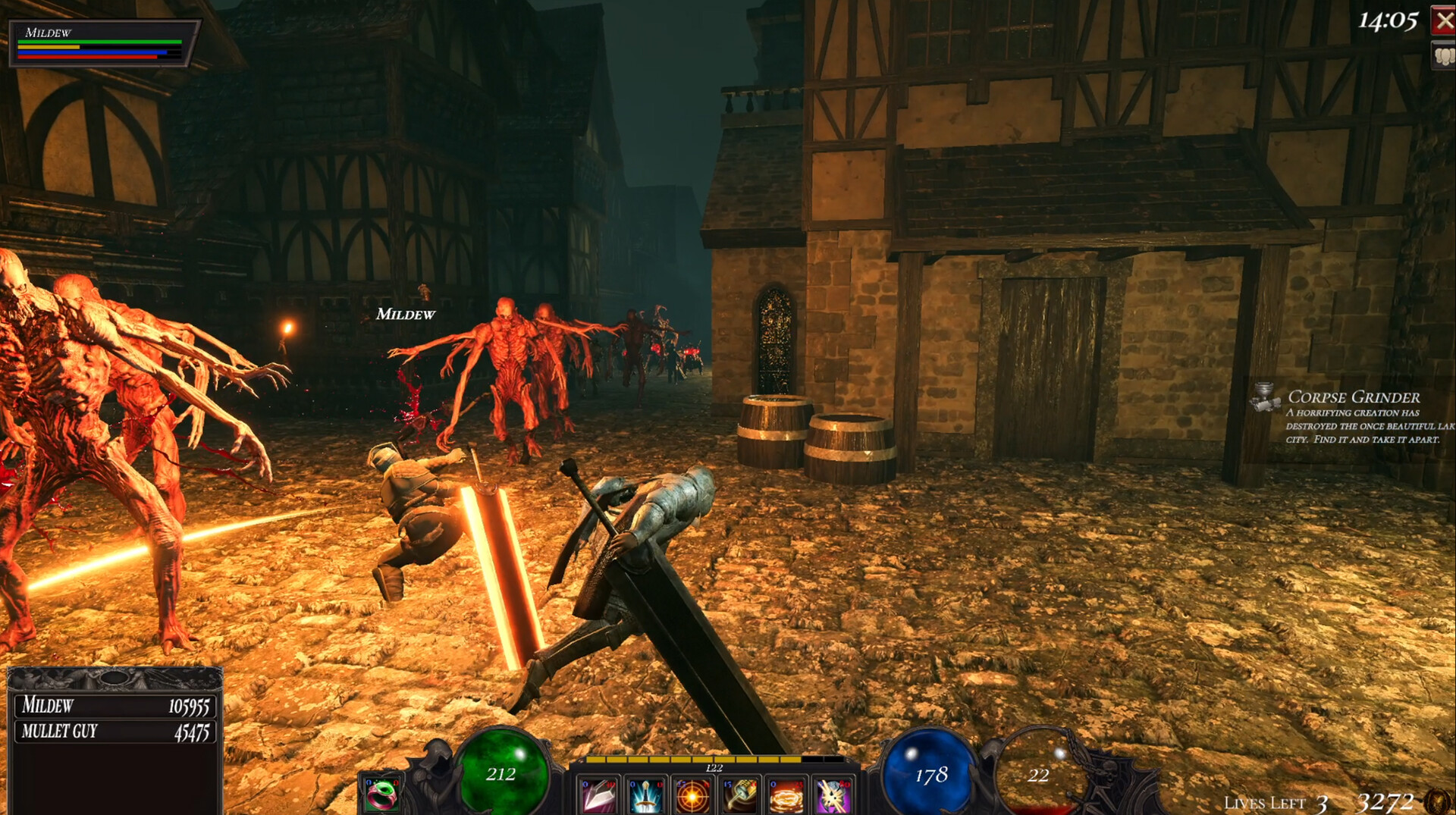This screenshot has height=815, width=1456.
Task: Select Mildew row in the scoreboard
Action: tap(115, 706)
